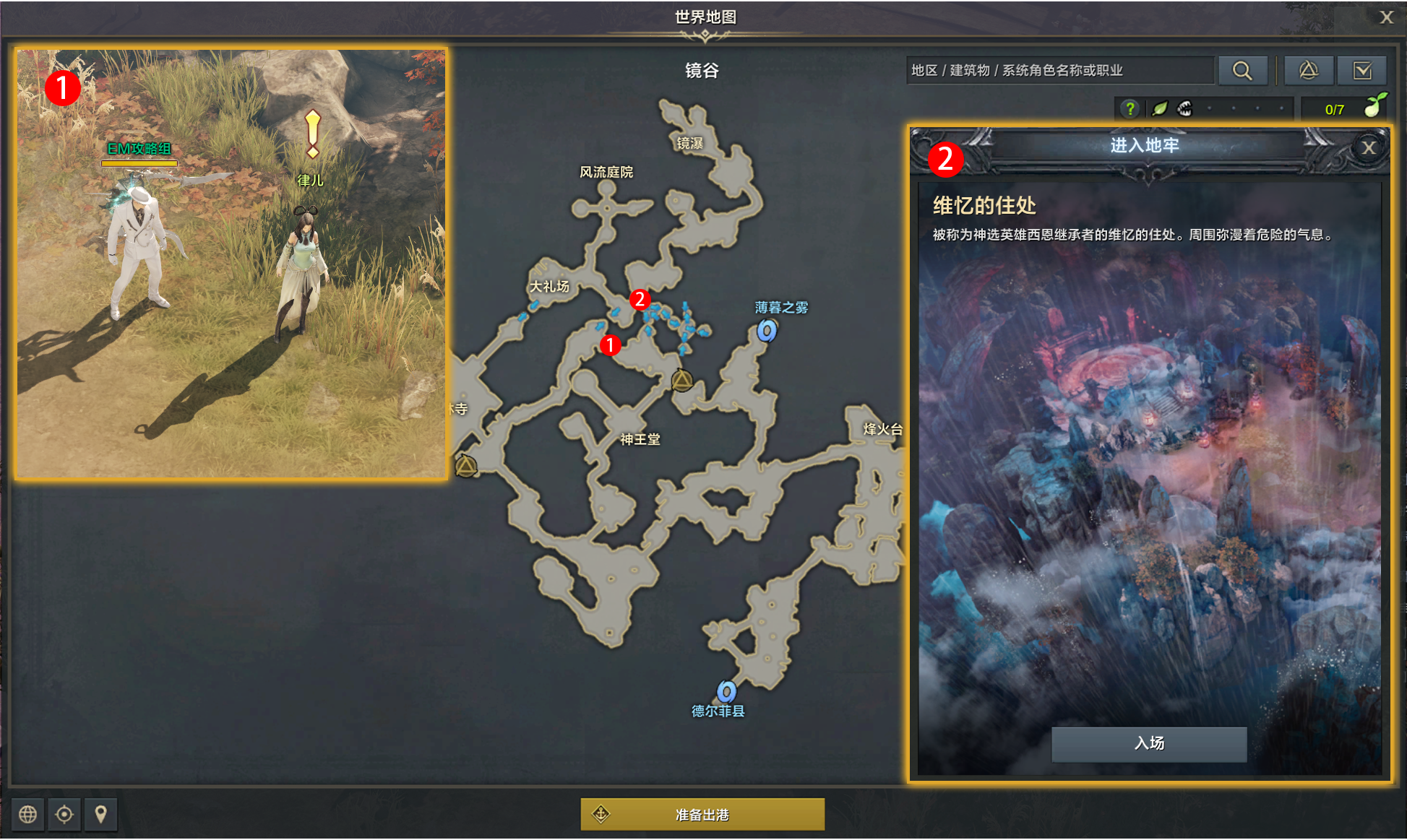
Task: Select the 薄暮之雾 portal marker
Action: (766, 331)
